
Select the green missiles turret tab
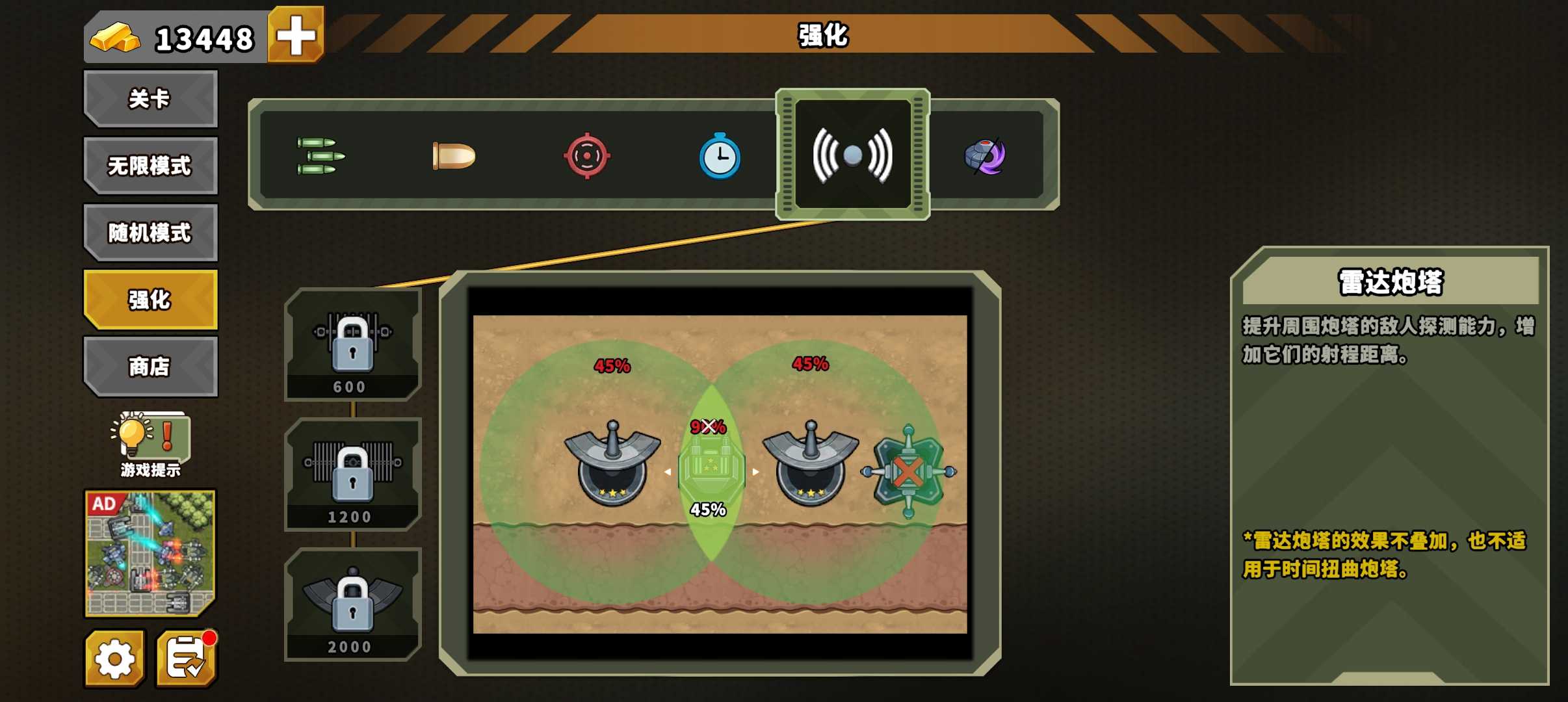[320, 156]
